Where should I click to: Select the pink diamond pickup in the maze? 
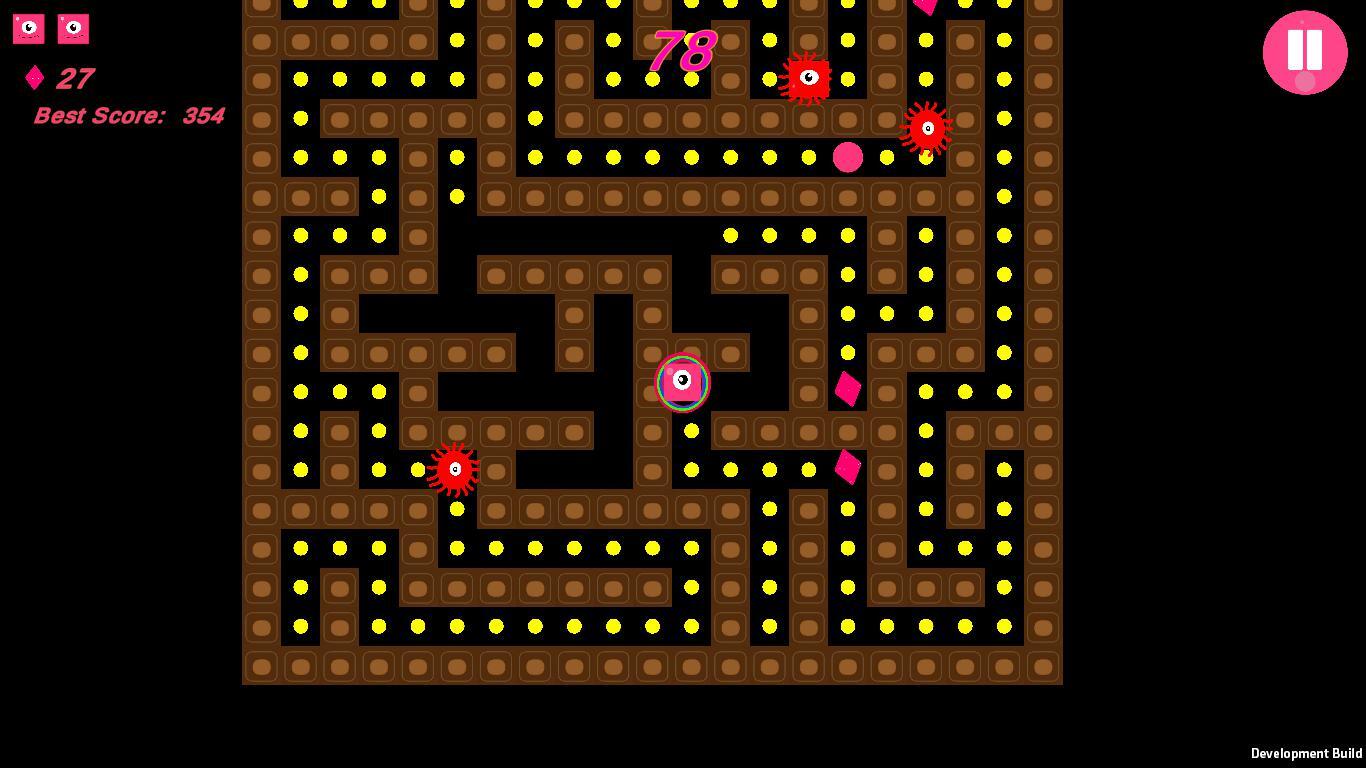coord(849,390)
